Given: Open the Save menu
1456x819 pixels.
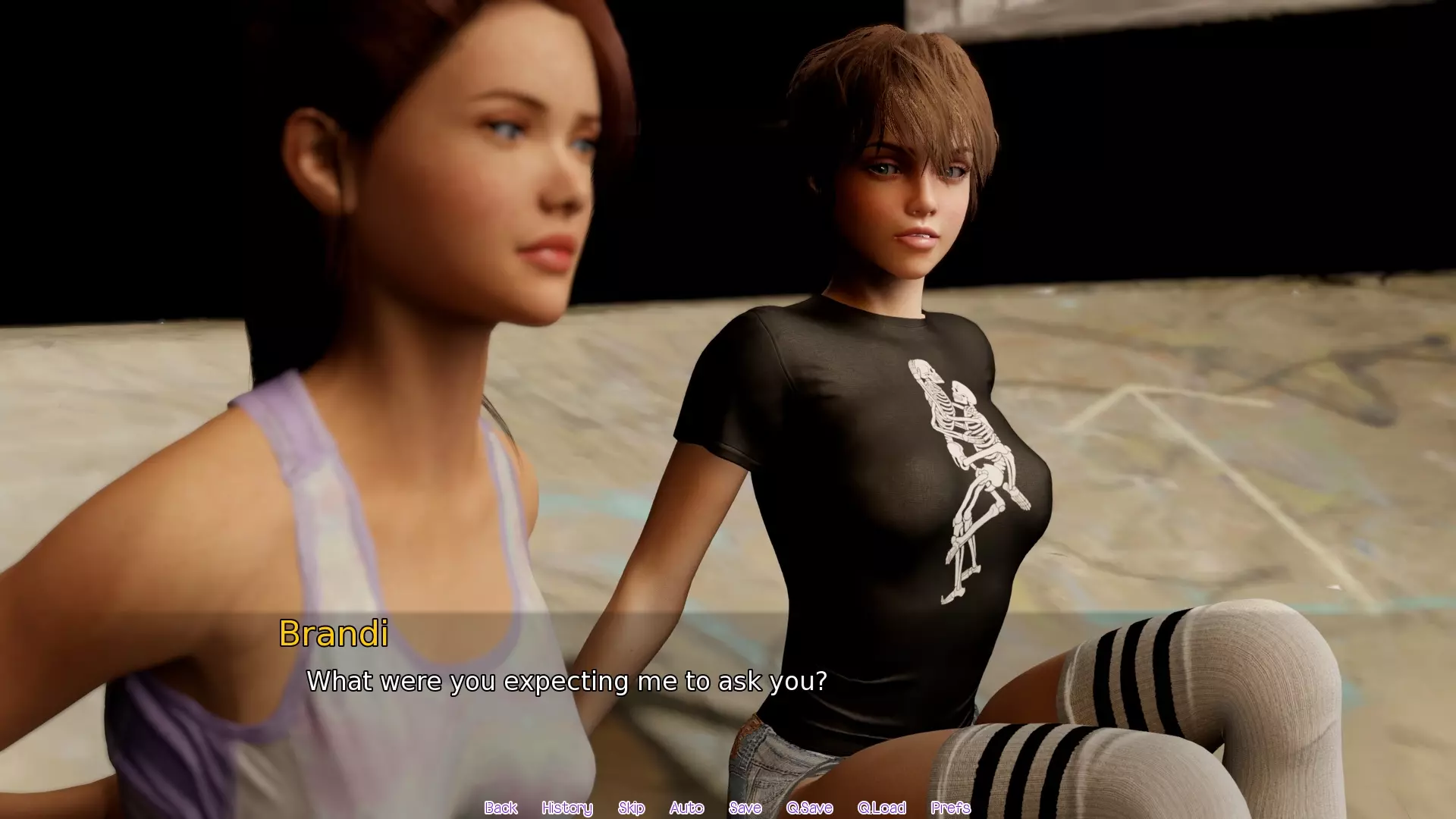Looking at the screenshot, I should click(x=745, y=808).
